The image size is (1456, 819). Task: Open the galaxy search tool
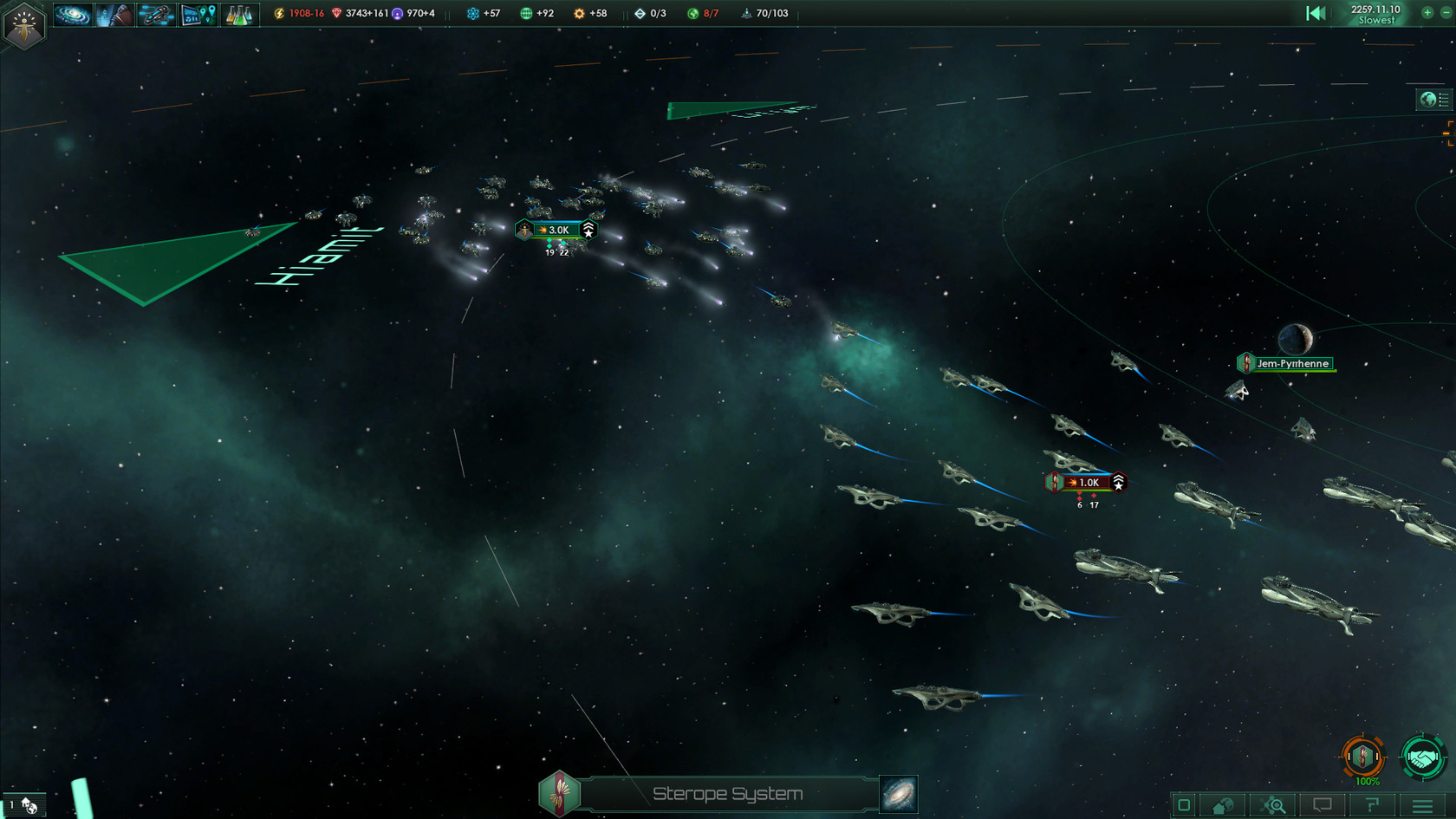1272,805
